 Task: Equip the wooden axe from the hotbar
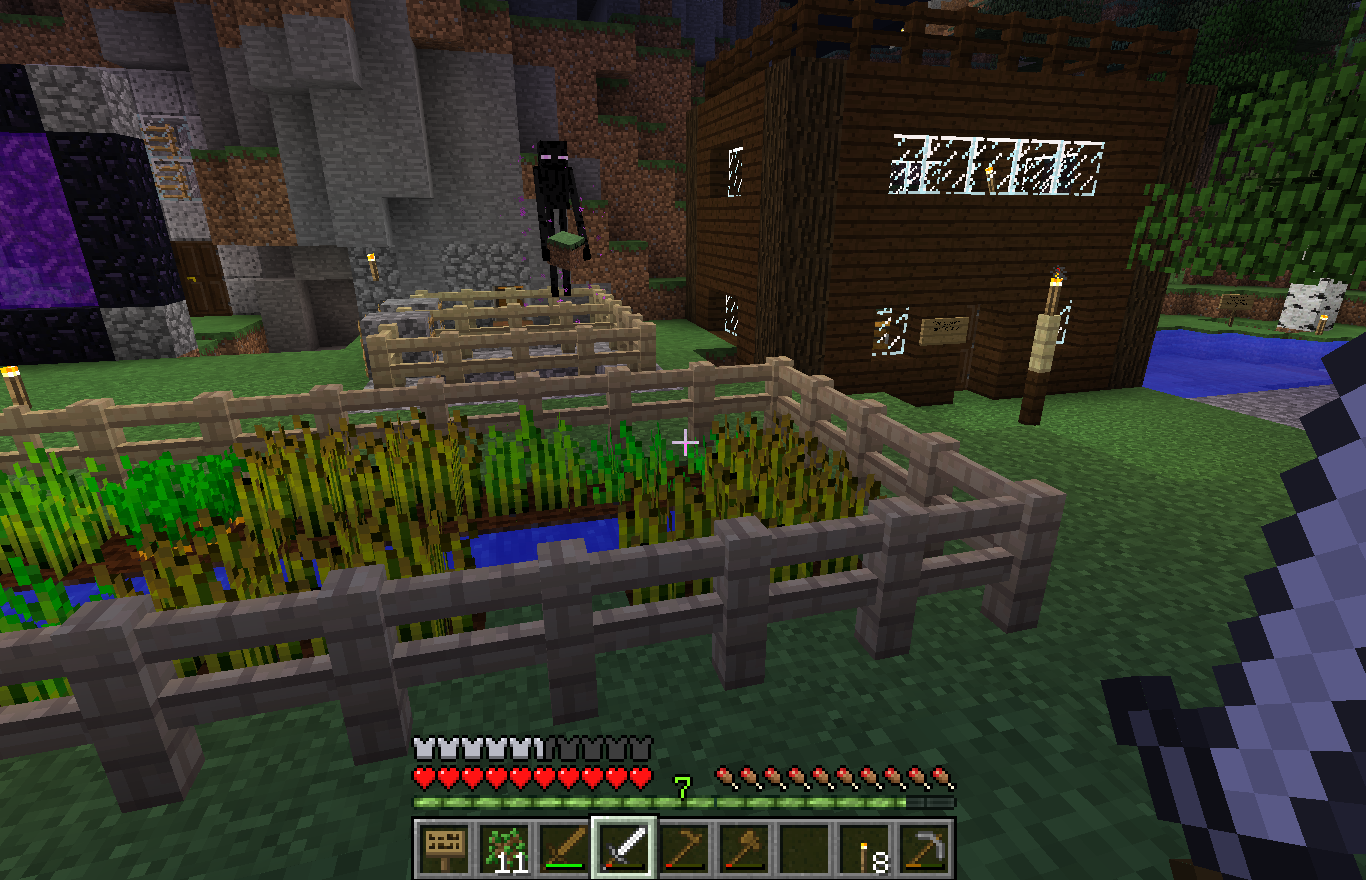tap(744, 848)
